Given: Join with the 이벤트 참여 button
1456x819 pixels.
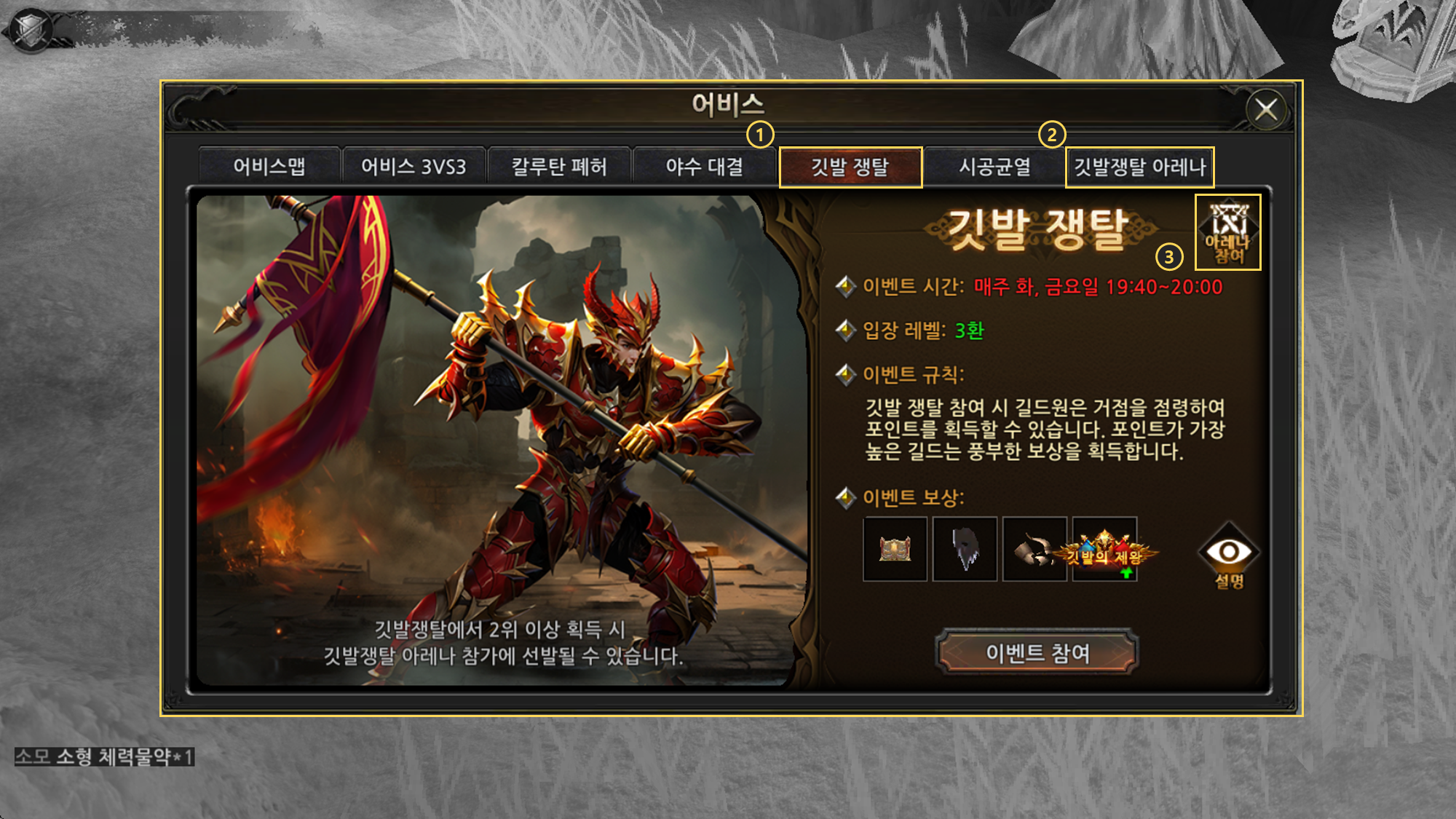Looking at the screenshot, I should pos(1037,653).
